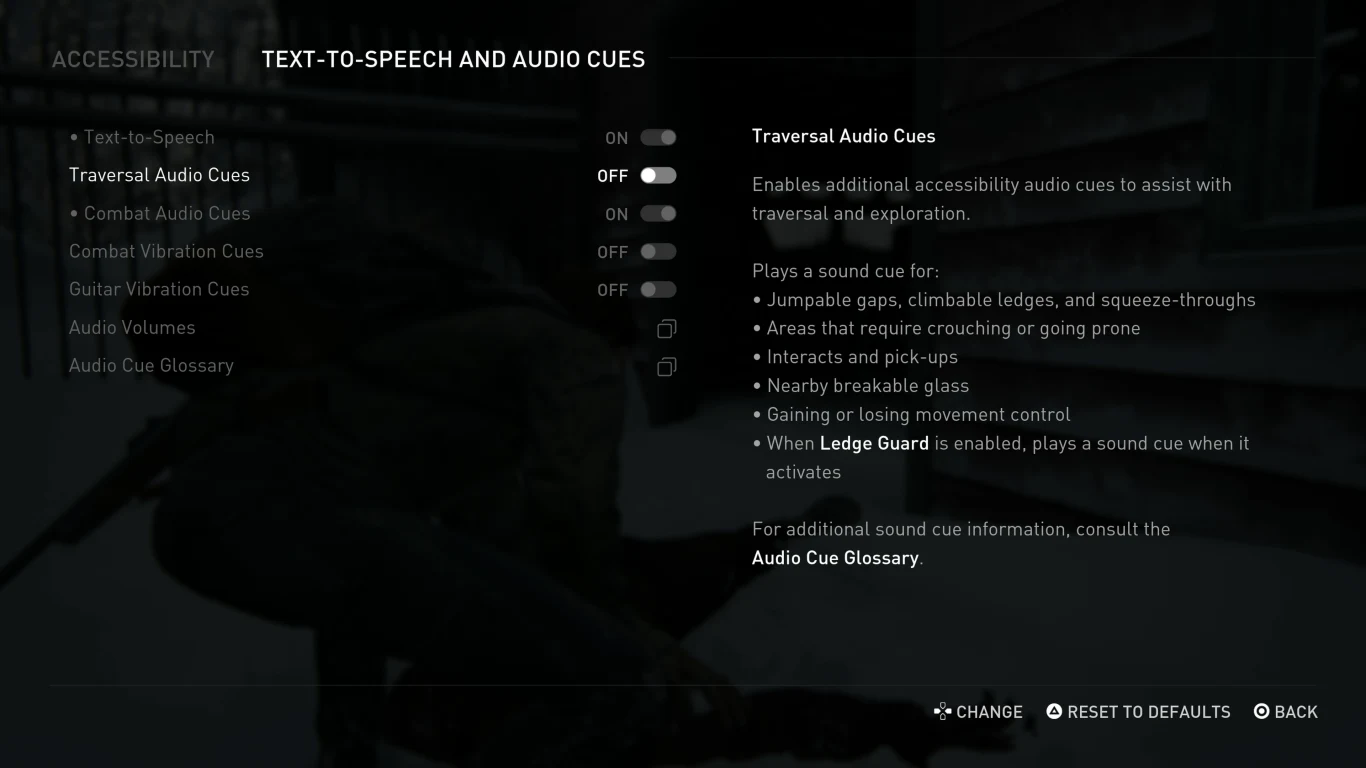The width and height of the screenshot is (1366, 768).
Task: Turn off the Combat Audio Cues switch
Action: [658, 214]
